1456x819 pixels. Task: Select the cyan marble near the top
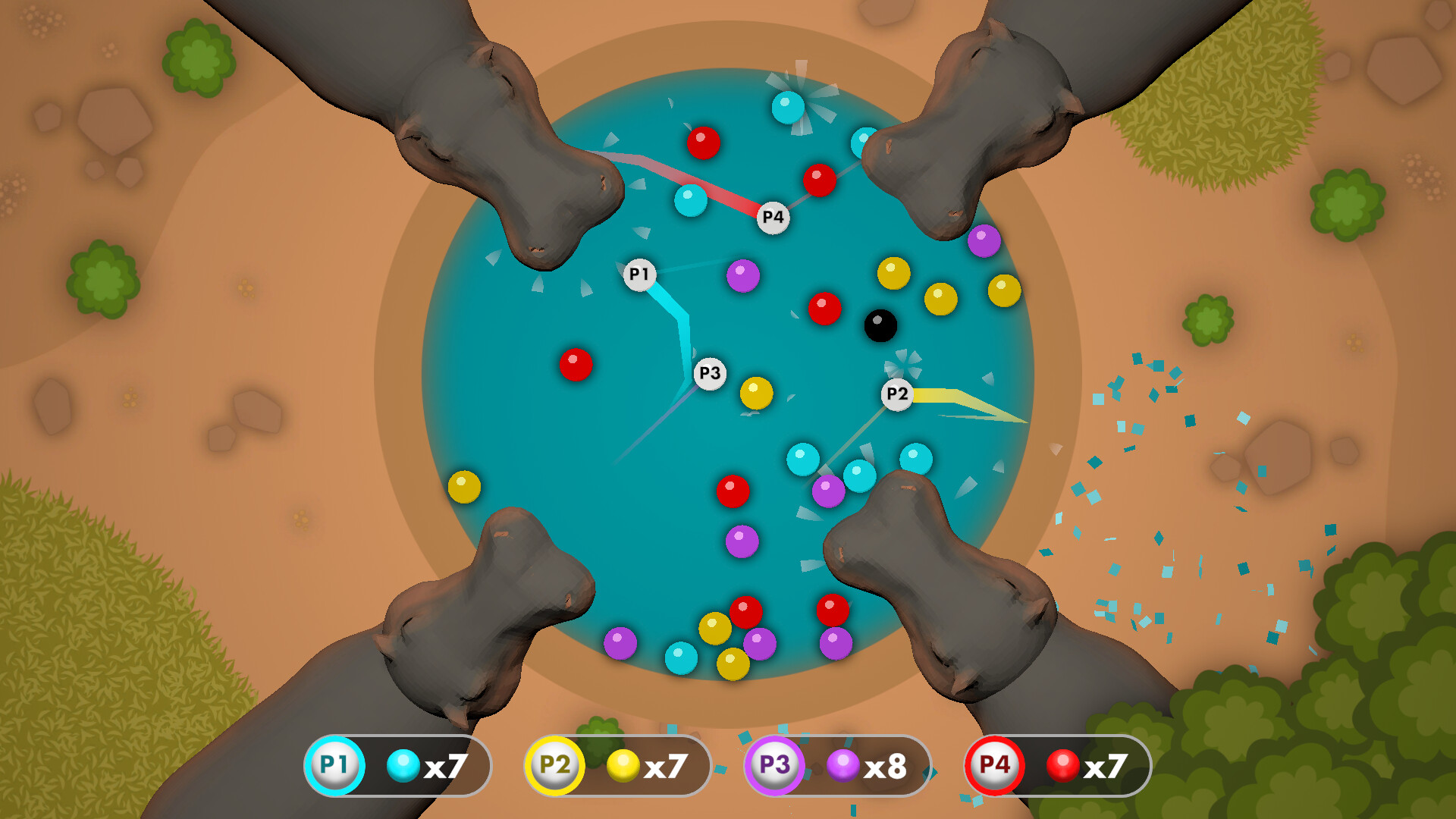pyautogui.click(x=789, y=108)
